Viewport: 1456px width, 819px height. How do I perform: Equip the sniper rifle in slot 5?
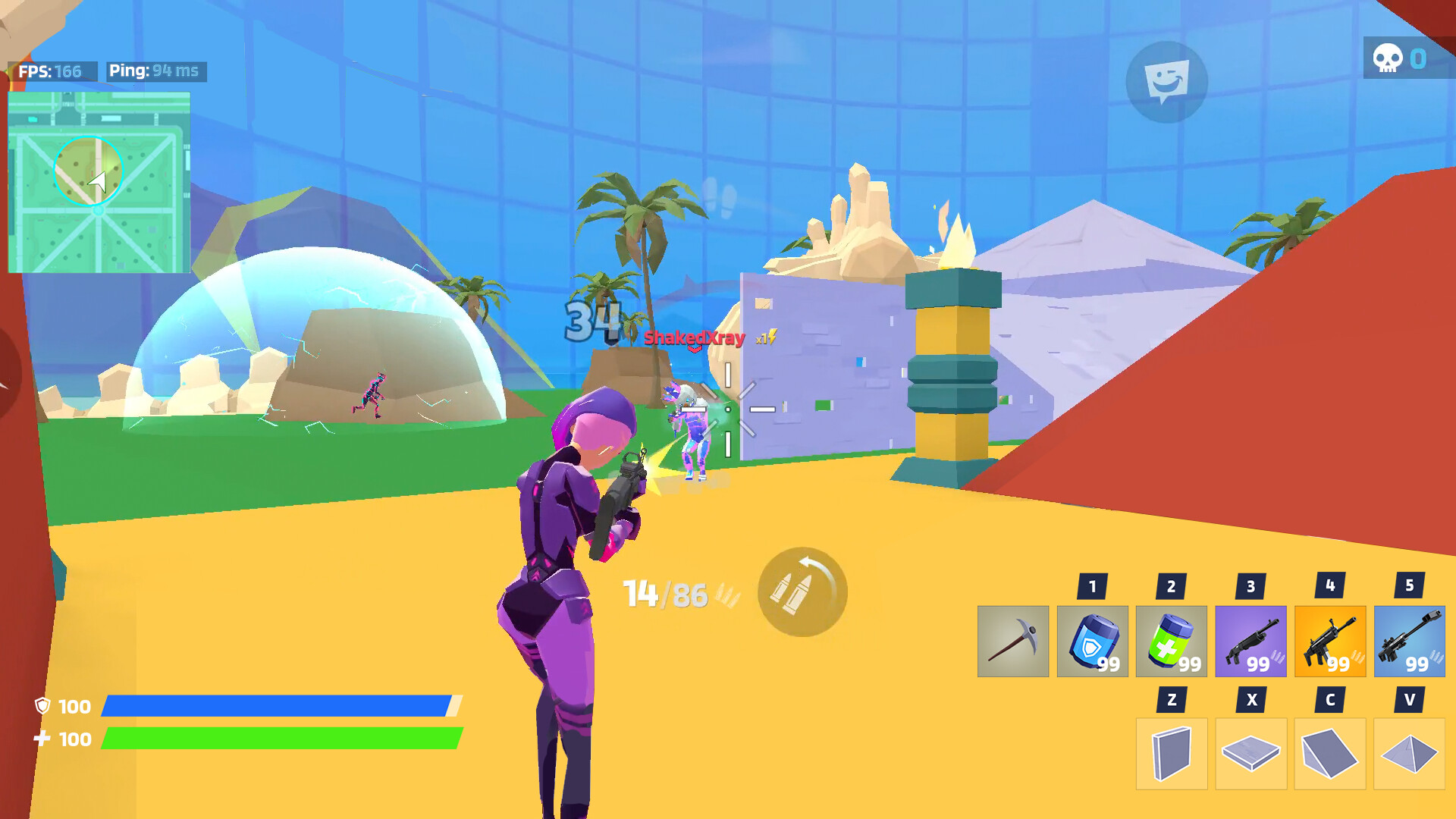[1410, 641]
